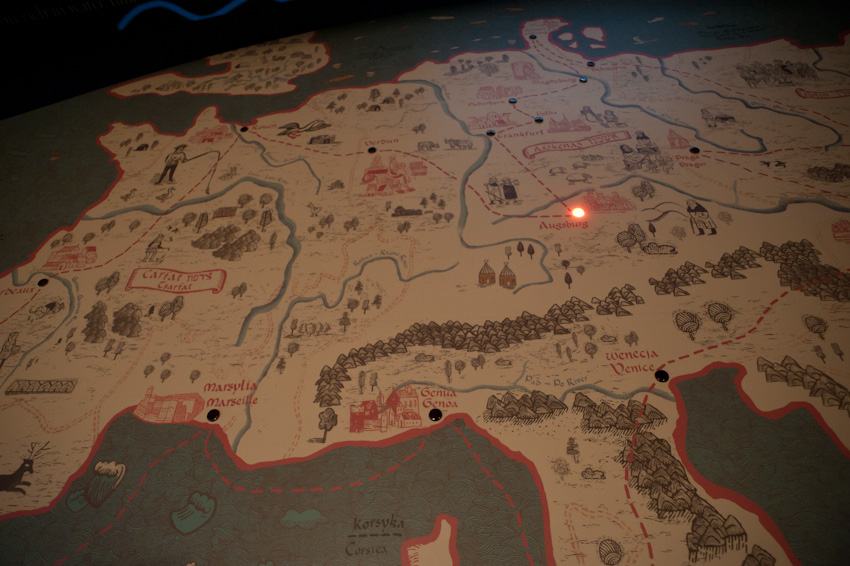Click the Venice city marker
Image resolution: width=850 pixels, height=566 pixels.
[x=661, y=376]
